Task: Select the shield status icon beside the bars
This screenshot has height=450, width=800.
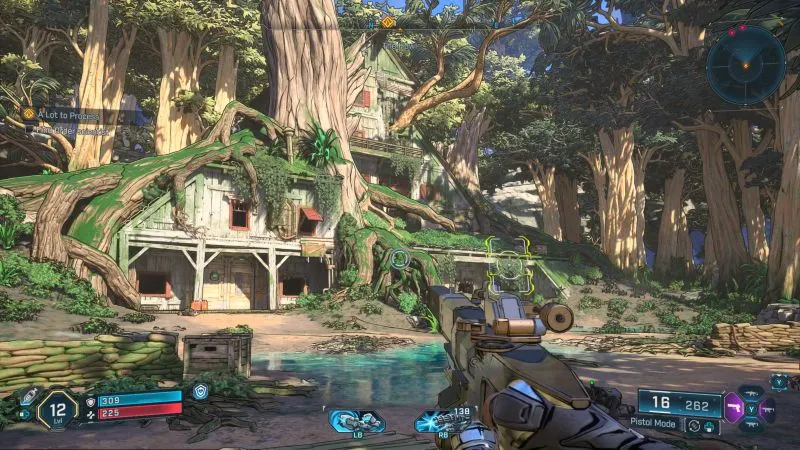Action: click(x=201, y=392)
